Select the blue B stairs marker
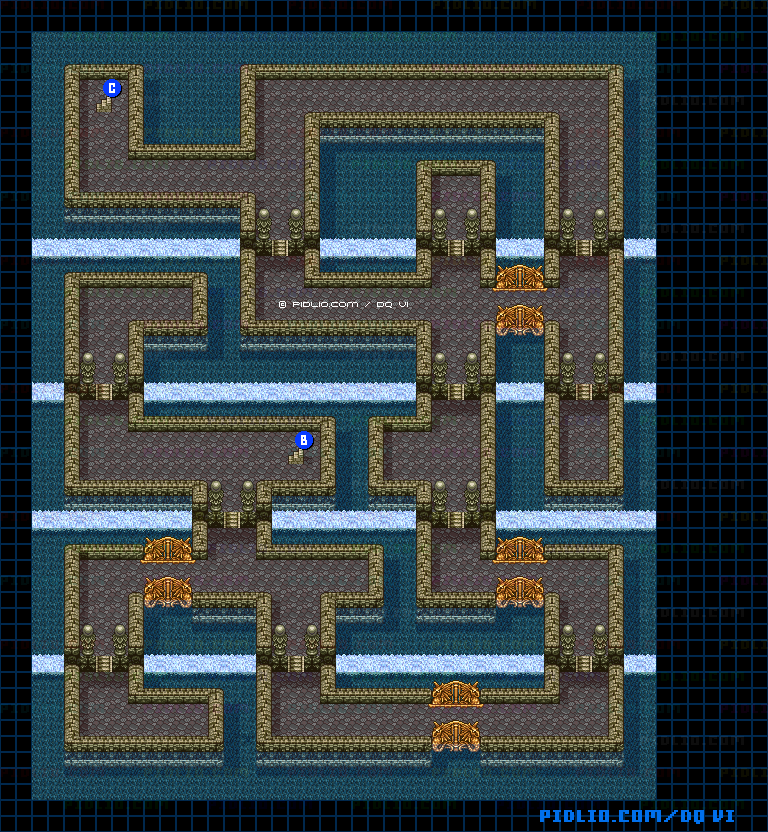 pyautogui.click(x=304, y=440)
